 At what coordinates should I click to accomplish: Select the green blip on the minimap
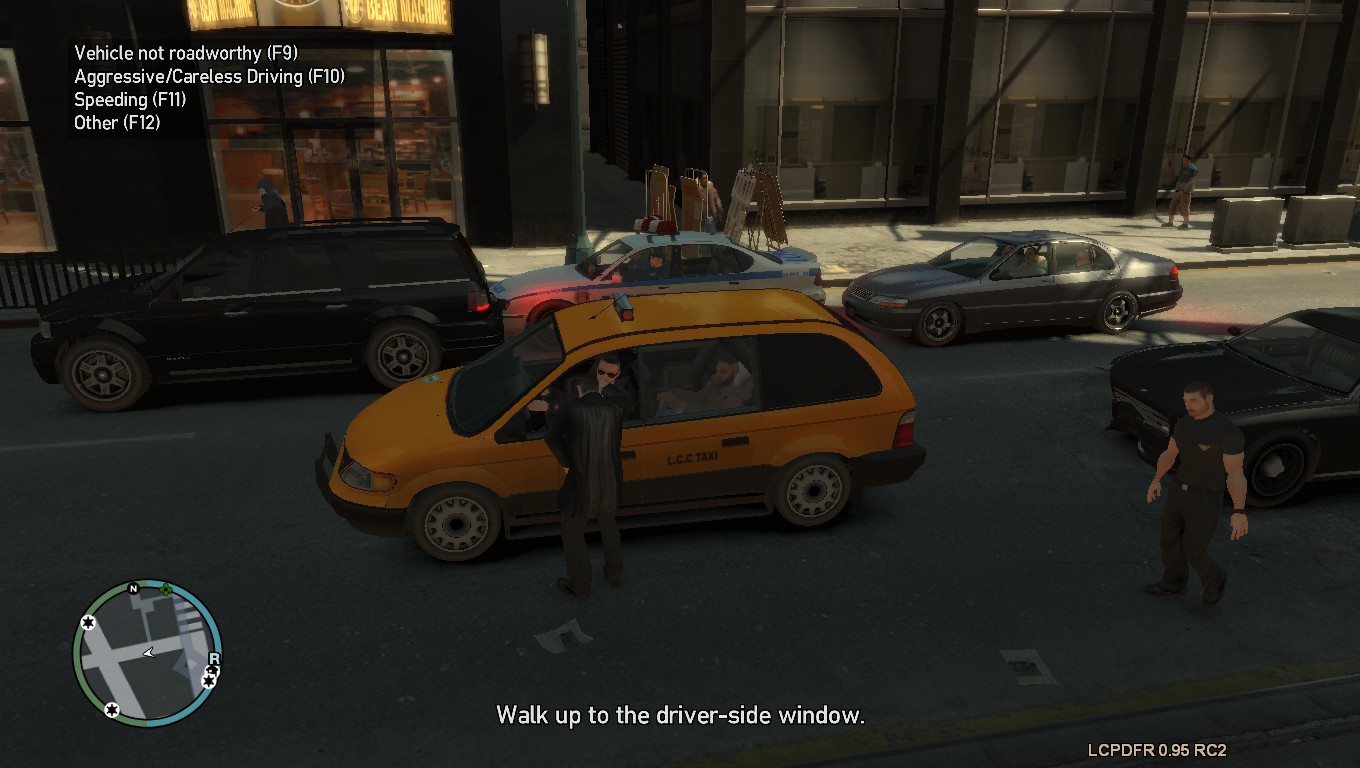(165, 588)
